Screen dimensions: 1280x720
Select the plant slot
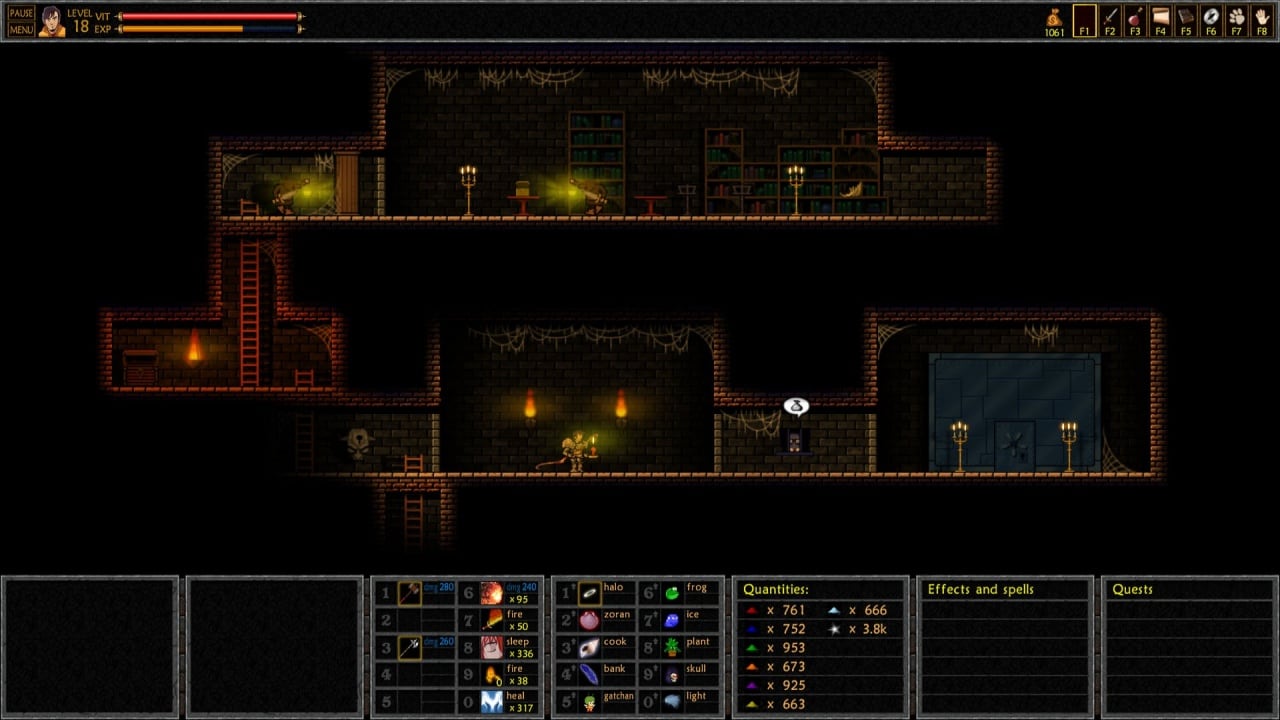click(673, 647)
